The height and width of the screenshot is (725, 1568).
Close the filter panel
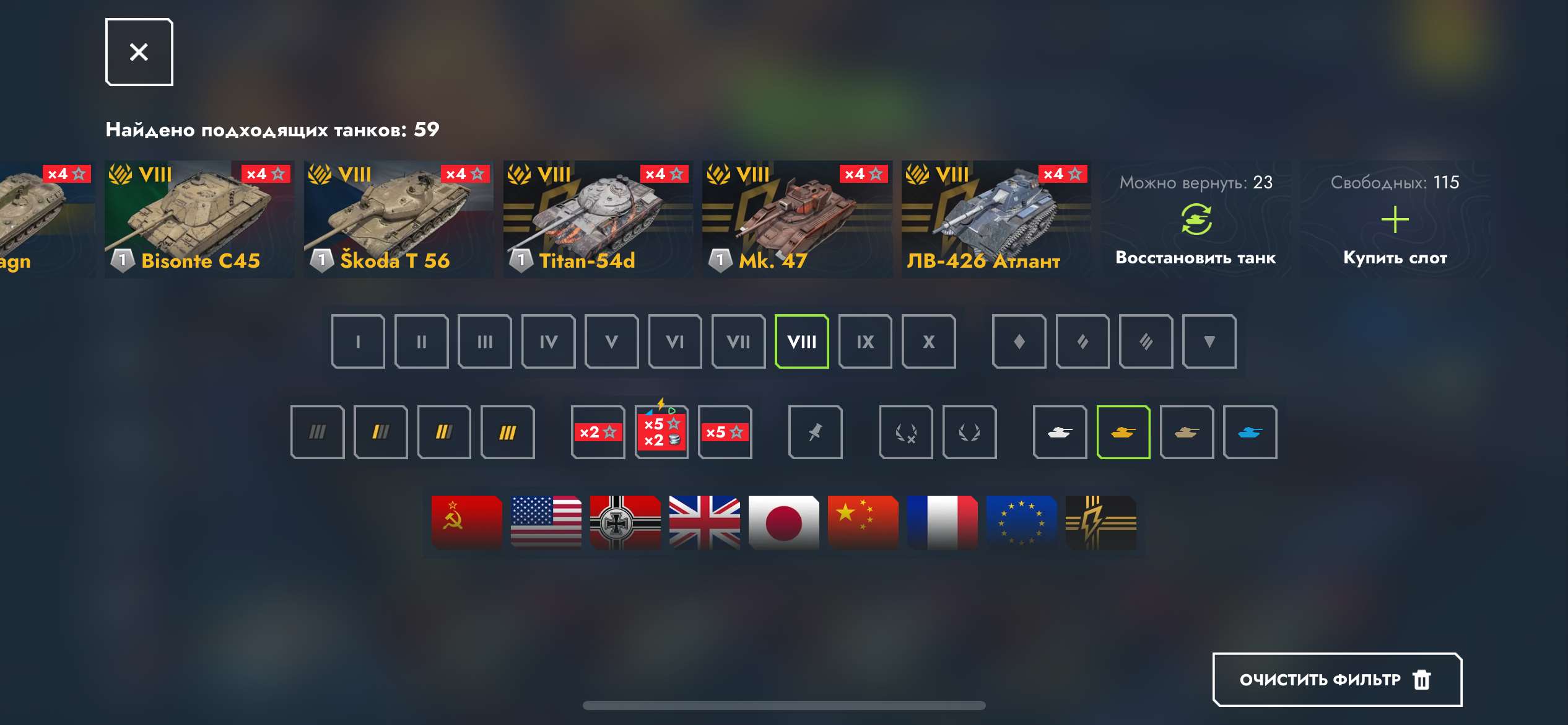137,51
